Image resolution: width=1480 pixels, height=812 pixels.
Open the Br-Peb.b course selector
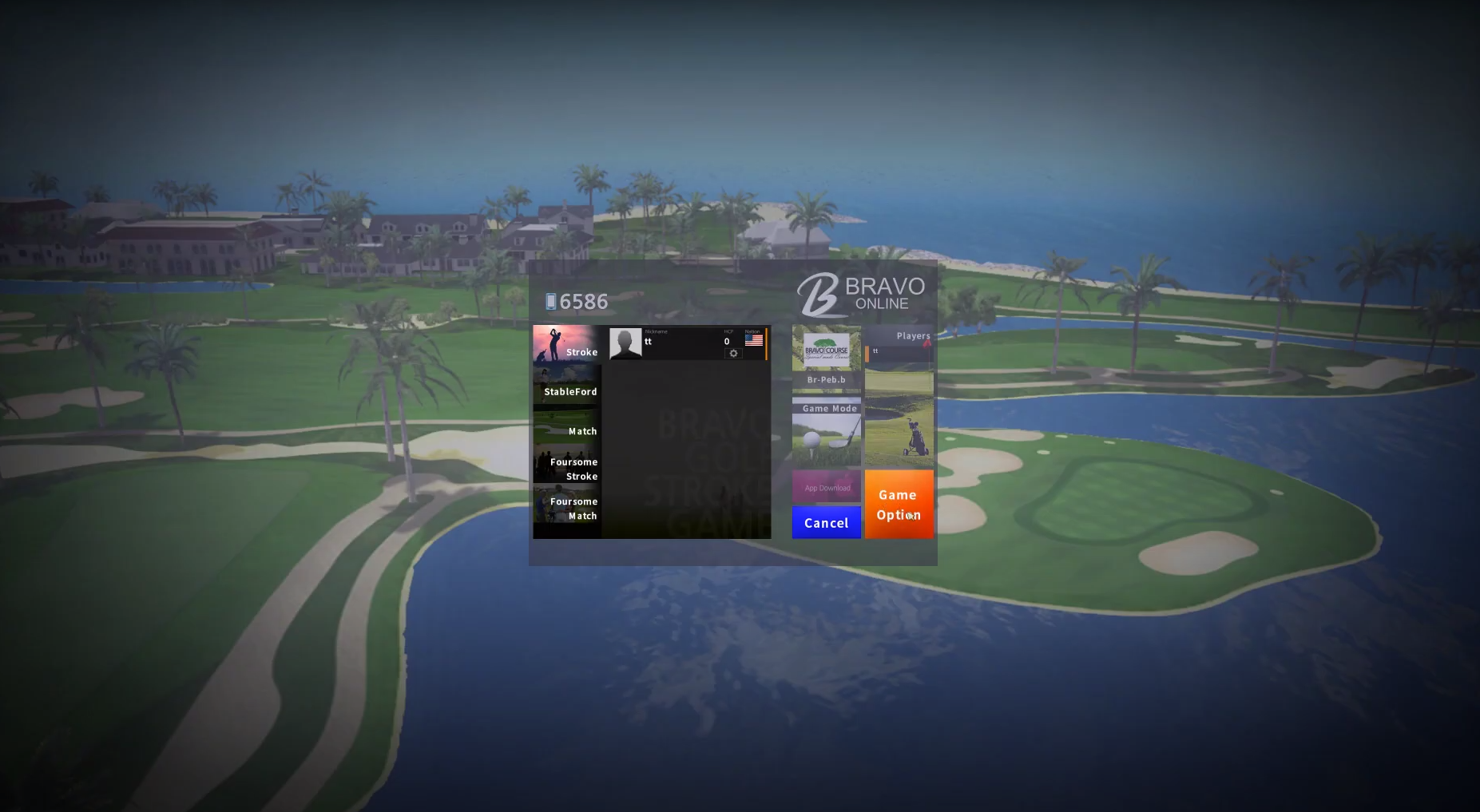click(827, 379)
